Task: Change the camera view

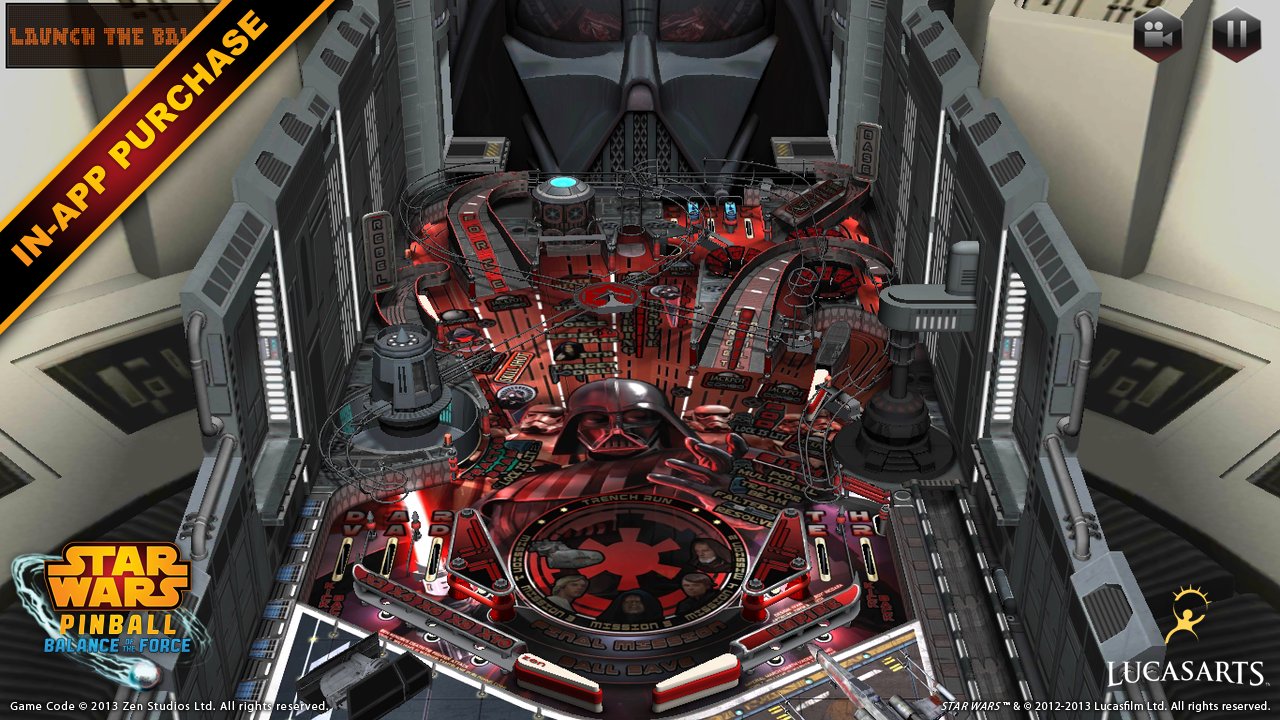Action: 1158,34
